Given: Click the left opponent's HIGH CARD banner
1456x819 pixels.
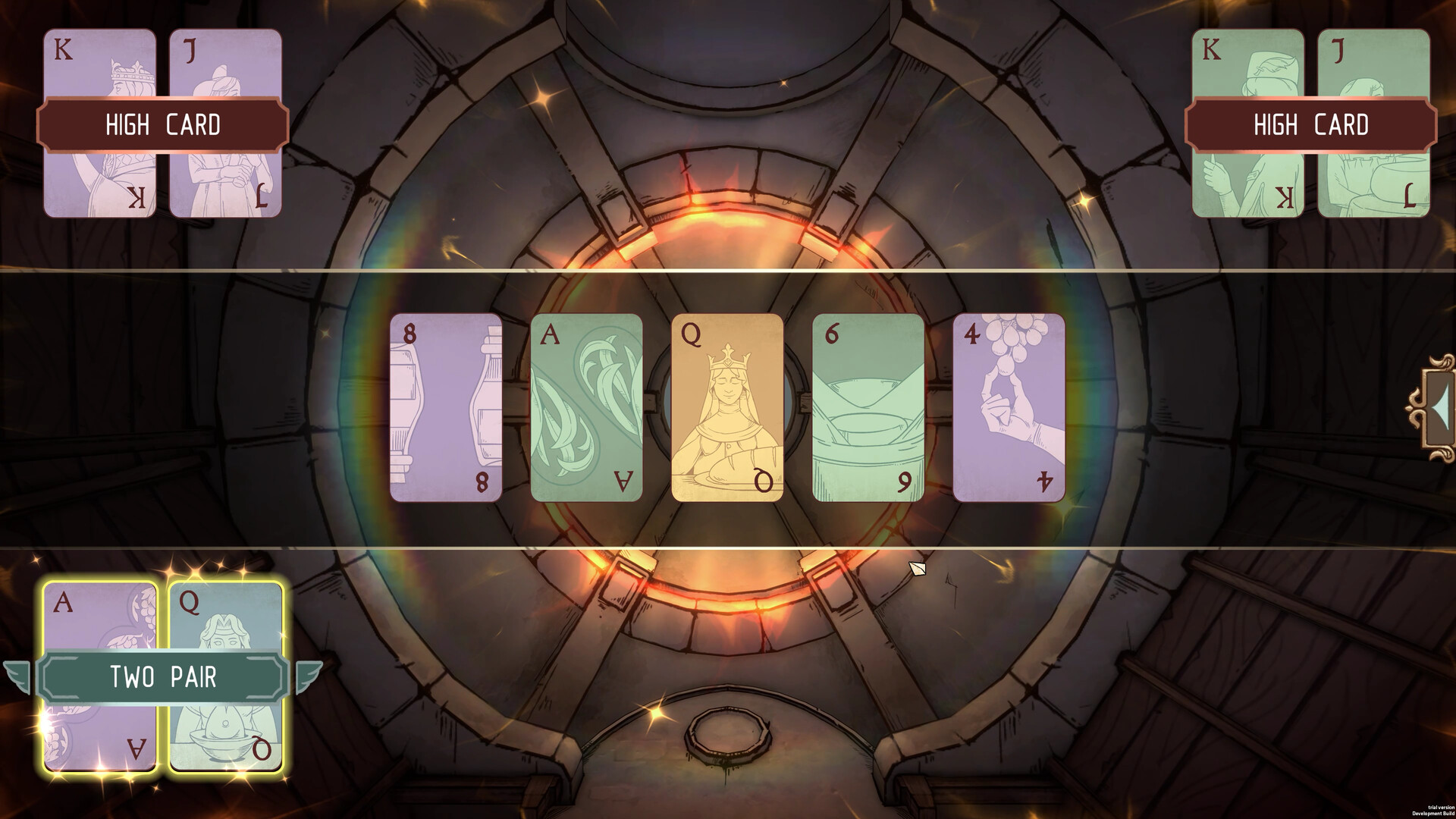Looking at the screenshot, I should 165,125.
